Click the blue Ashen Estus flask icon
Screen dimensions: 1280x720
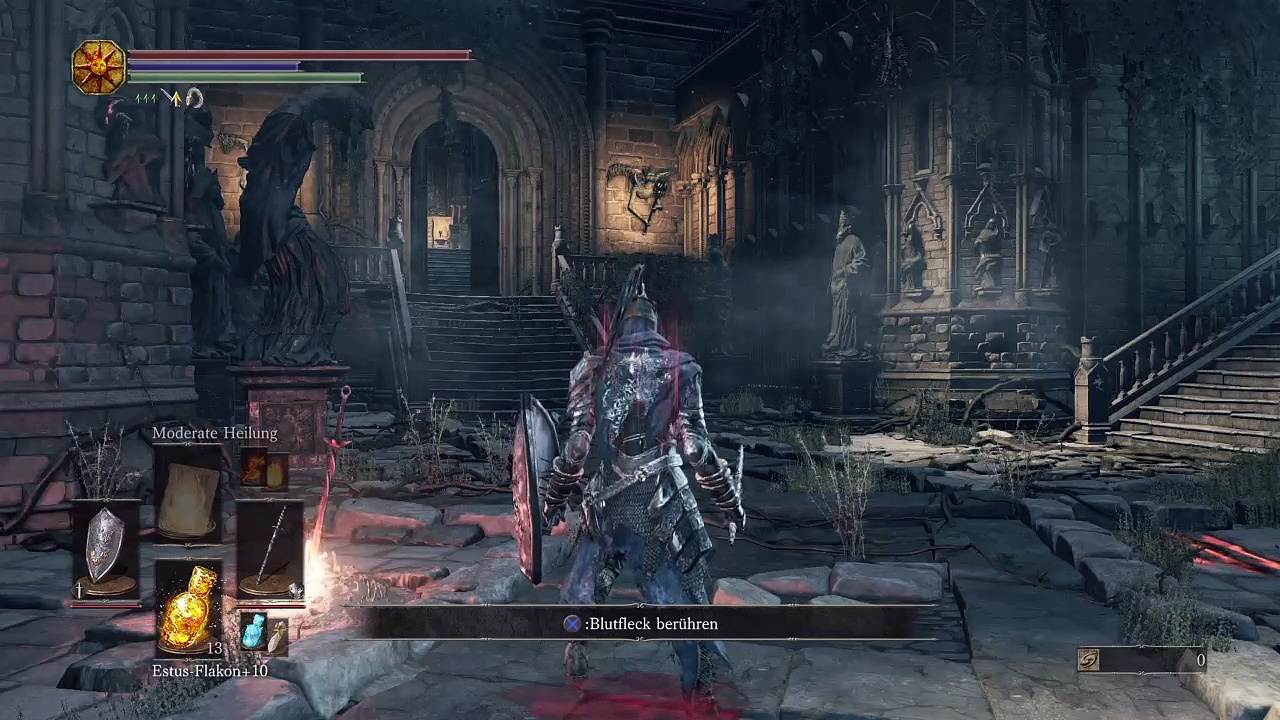point(253,632)
